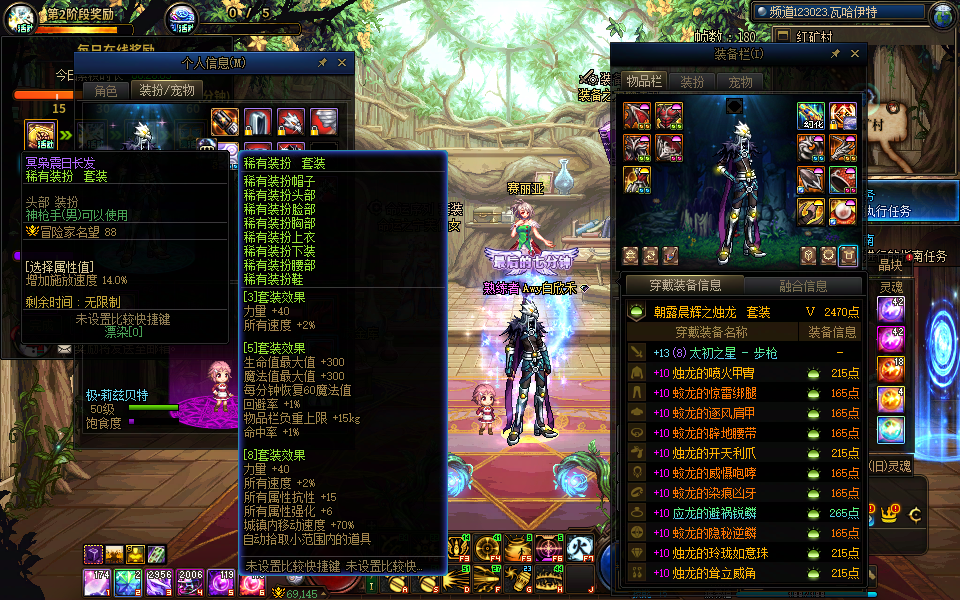Viewport: 960px width, 600px height.
Task: Close the 个人信息 character info window
Action: pos(342,62)
